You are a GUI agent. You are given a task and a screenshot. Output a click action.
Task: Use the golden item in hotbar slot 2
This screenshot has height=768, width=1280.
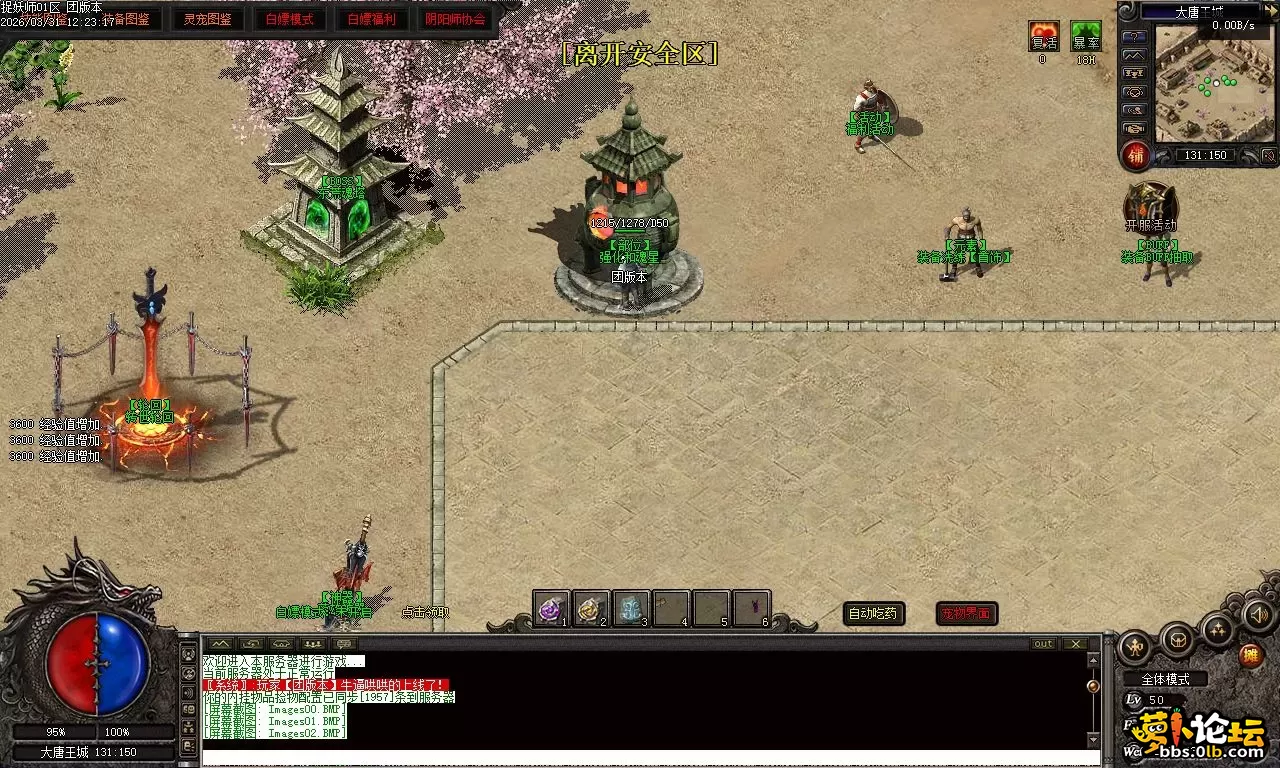point(591,608)
